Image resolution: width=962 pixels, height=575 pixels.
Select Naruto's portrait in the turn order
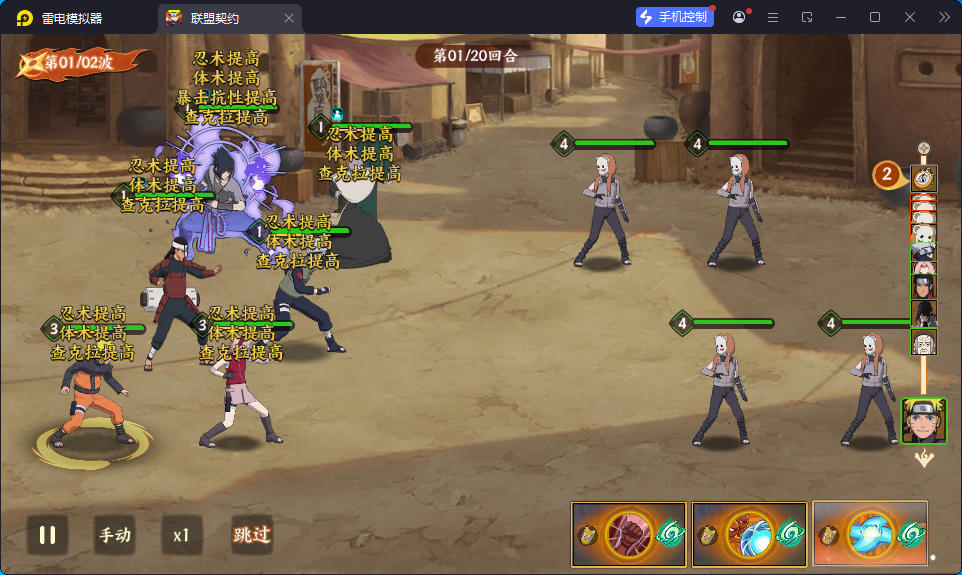click(924, 420)
